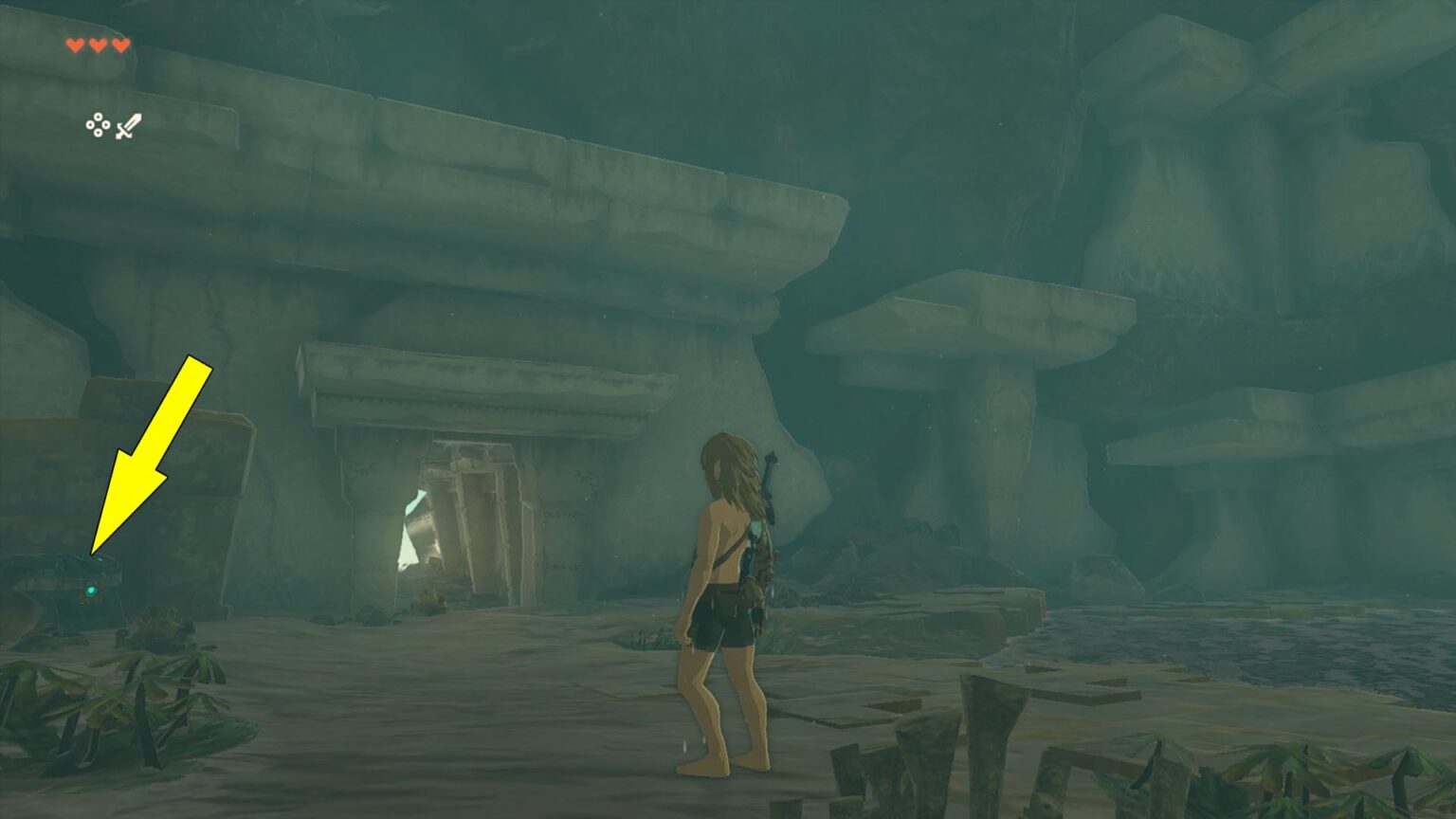
Task: Click the glowing lock on the treasure chest
Action: tap(91, 591)
